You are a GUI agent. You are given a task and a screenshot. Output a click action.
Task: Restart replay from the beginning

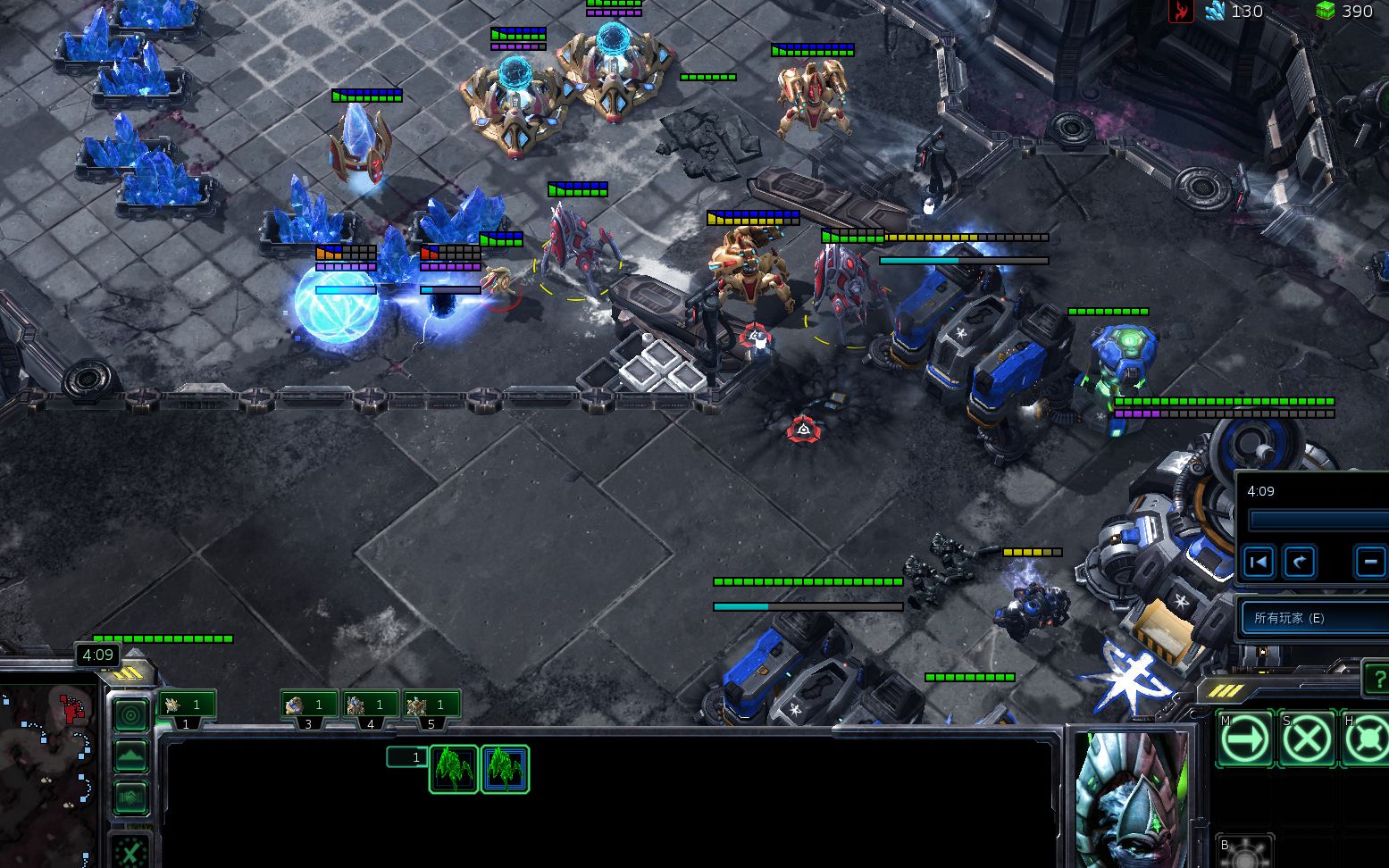point(1259,562)
